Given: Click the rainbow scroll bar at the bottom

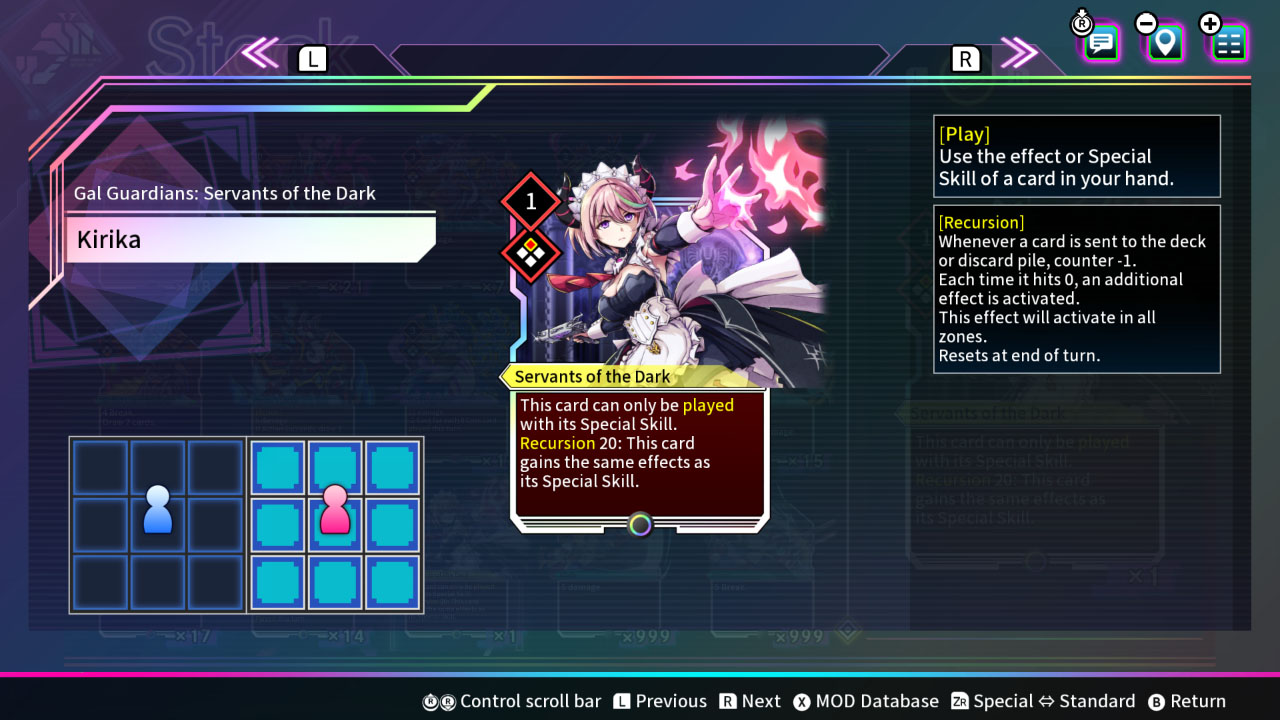Looking at the screenshot, I should coord(640,672).
